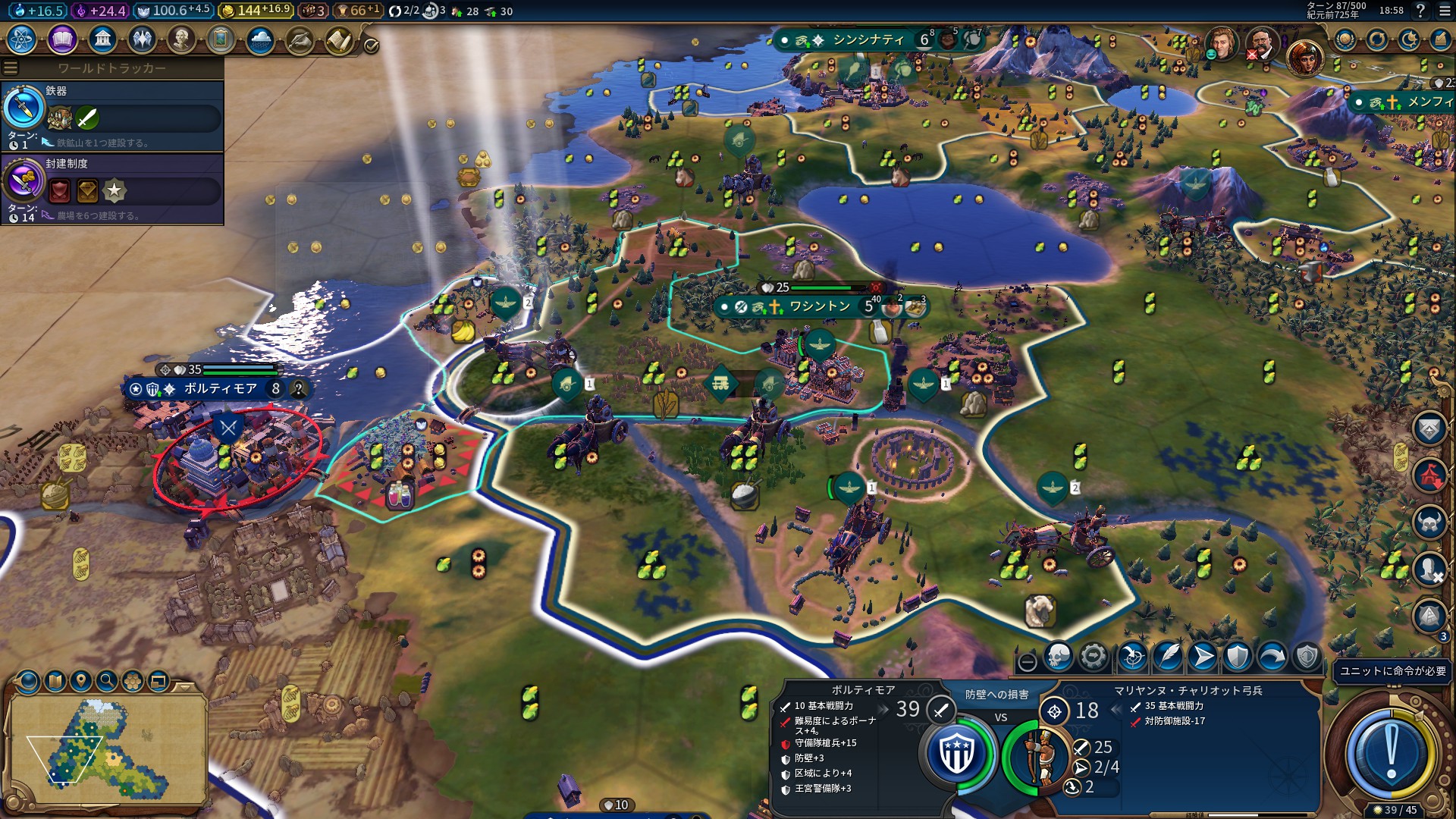Screen dimensions: 1456x819
Task: Open the map search magnifier tool
Action: [107, 681]
